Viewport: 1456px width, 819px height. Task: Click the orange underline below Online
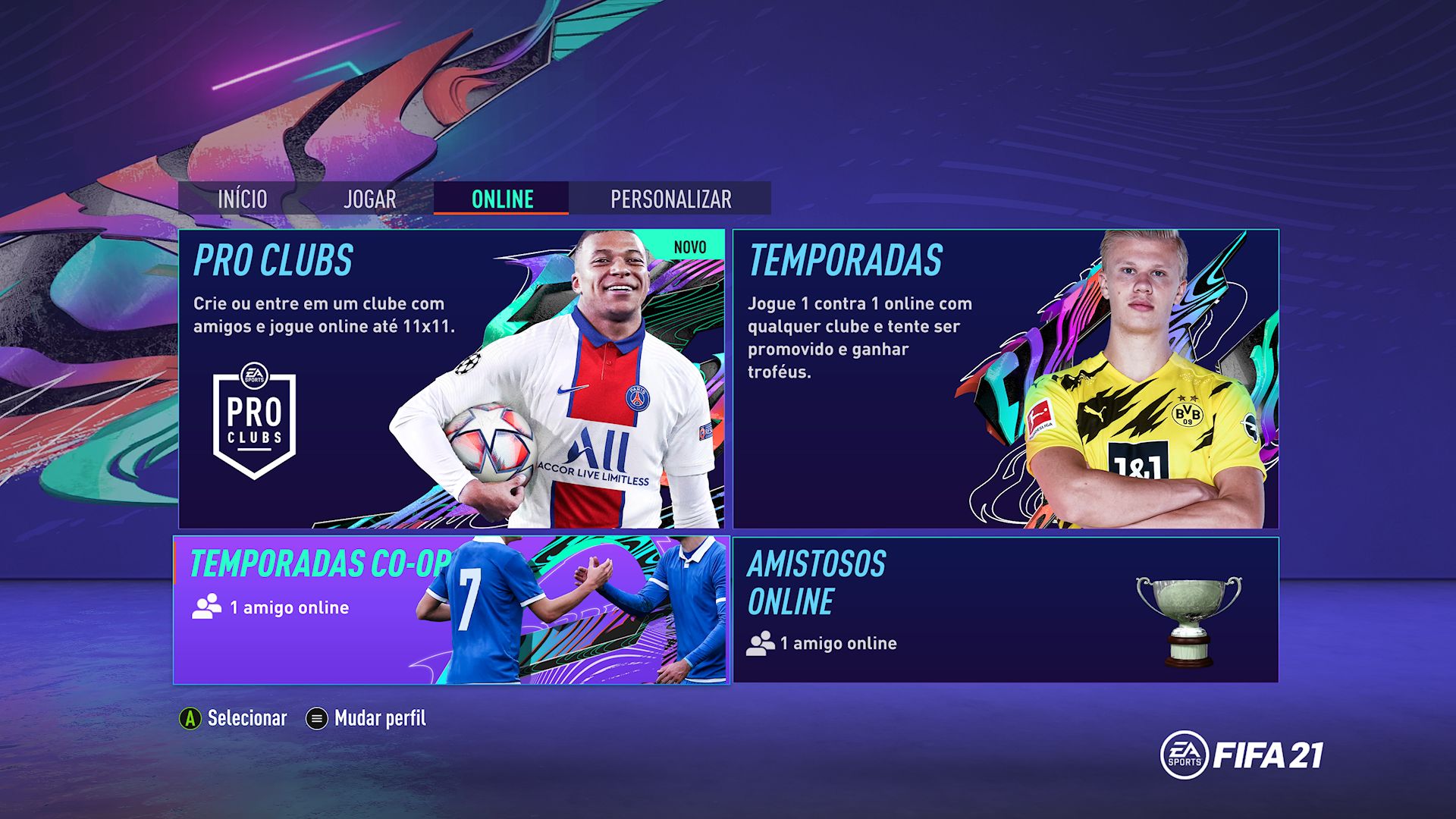click(500, 215)
